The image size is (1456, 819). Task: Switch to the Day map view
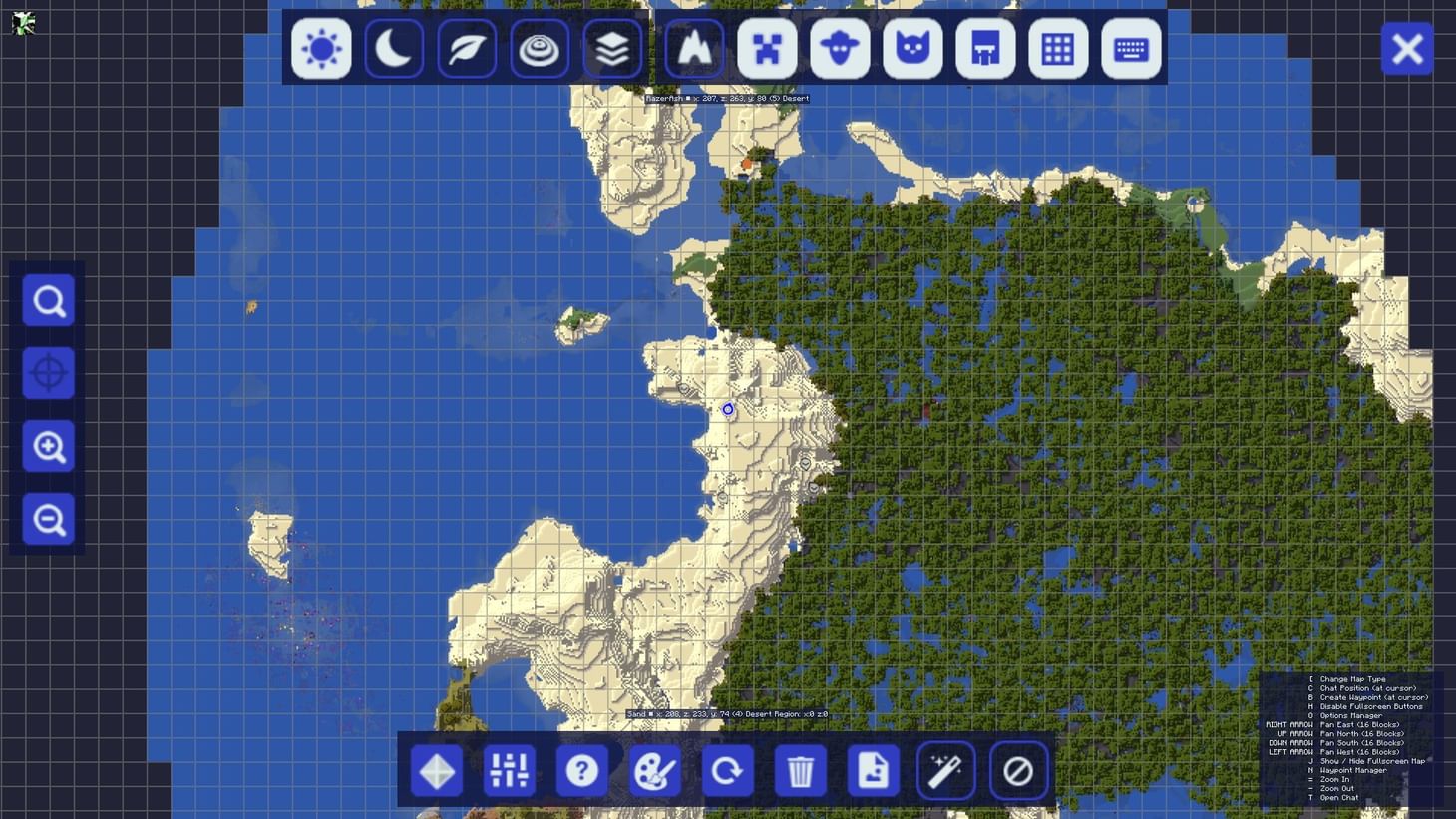(x=320, y=49)
